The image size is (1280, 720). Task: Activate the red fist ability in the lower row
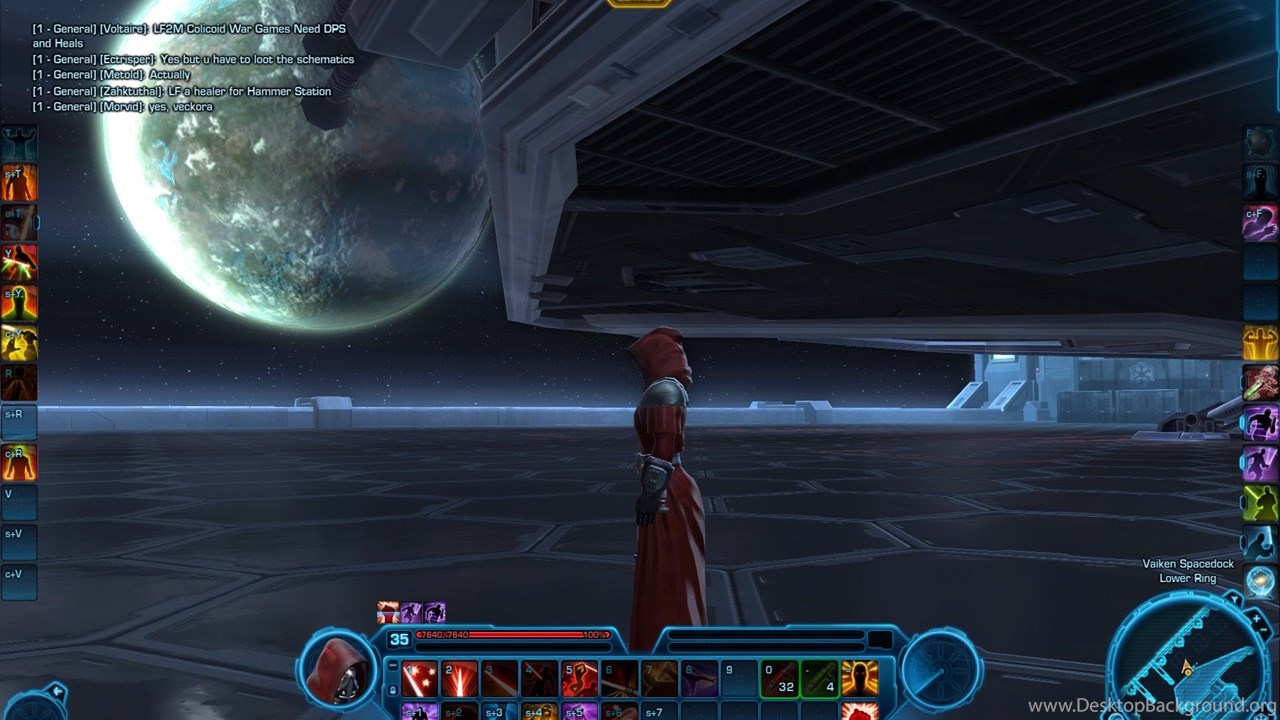click(859, 712)
